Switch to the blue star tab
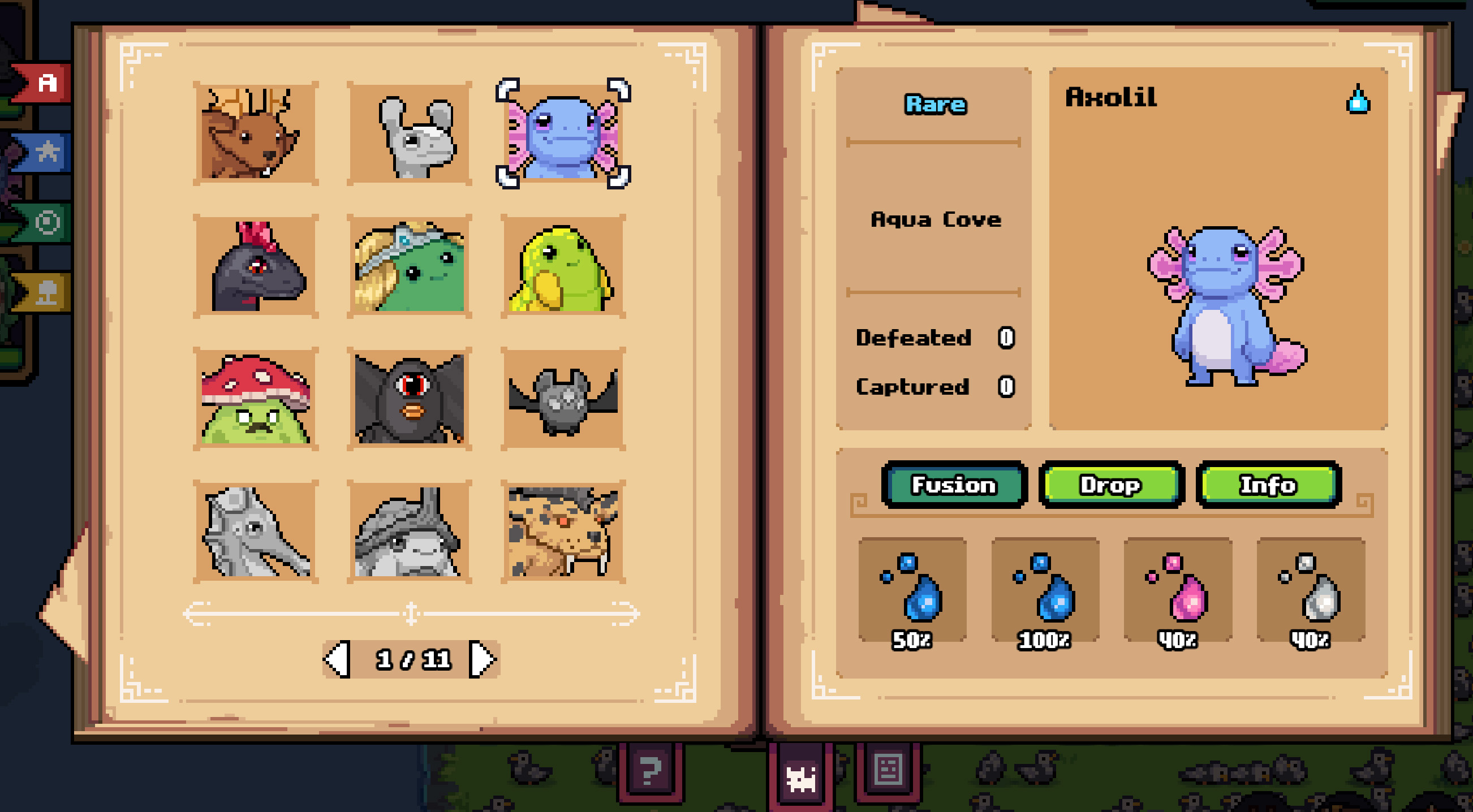Image resolution: width=1473 pixels, height=812 pixels. 46,152
